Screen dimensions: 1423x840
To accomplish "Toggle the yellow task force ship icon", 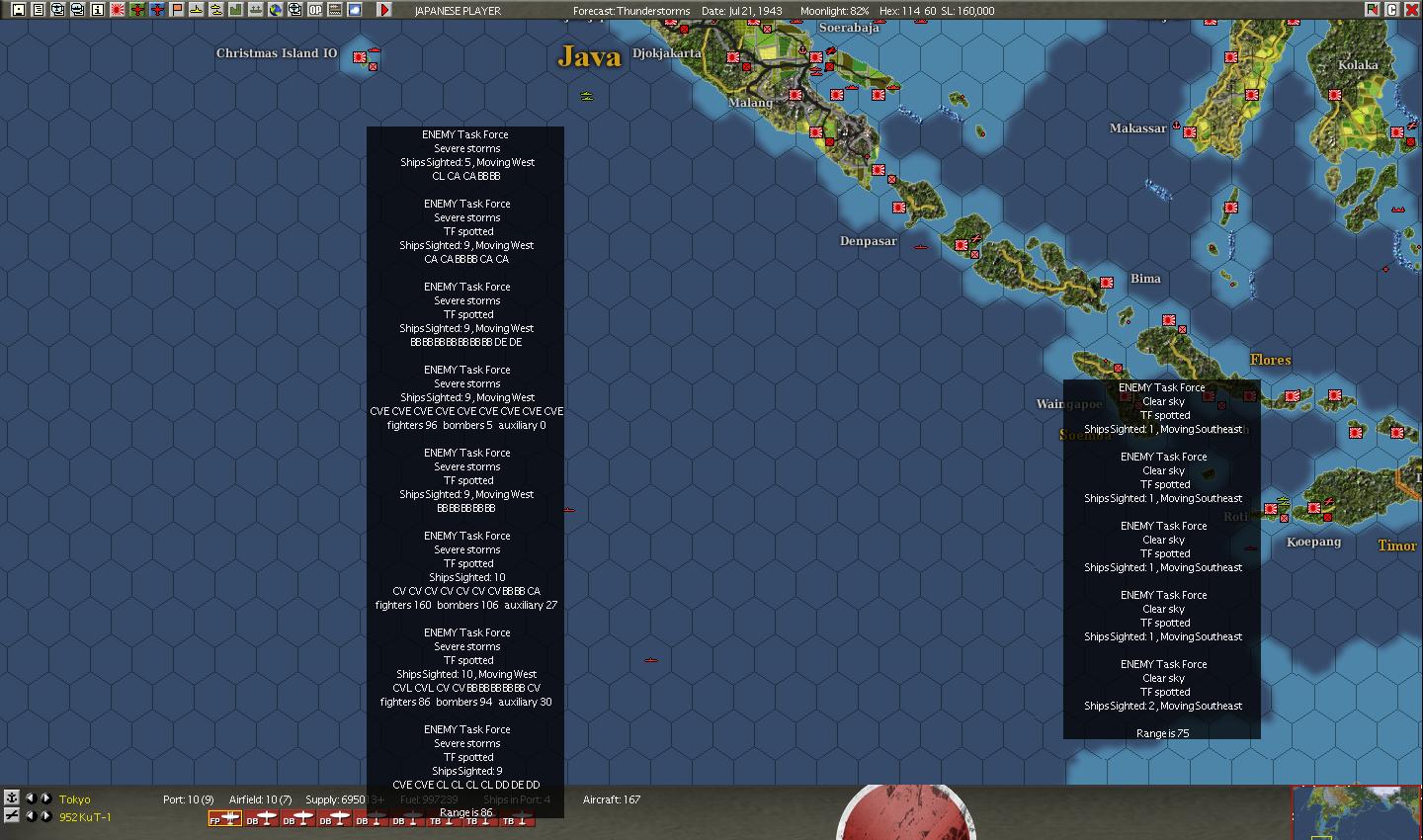I will pyautogui.click(x=195, y=9).
